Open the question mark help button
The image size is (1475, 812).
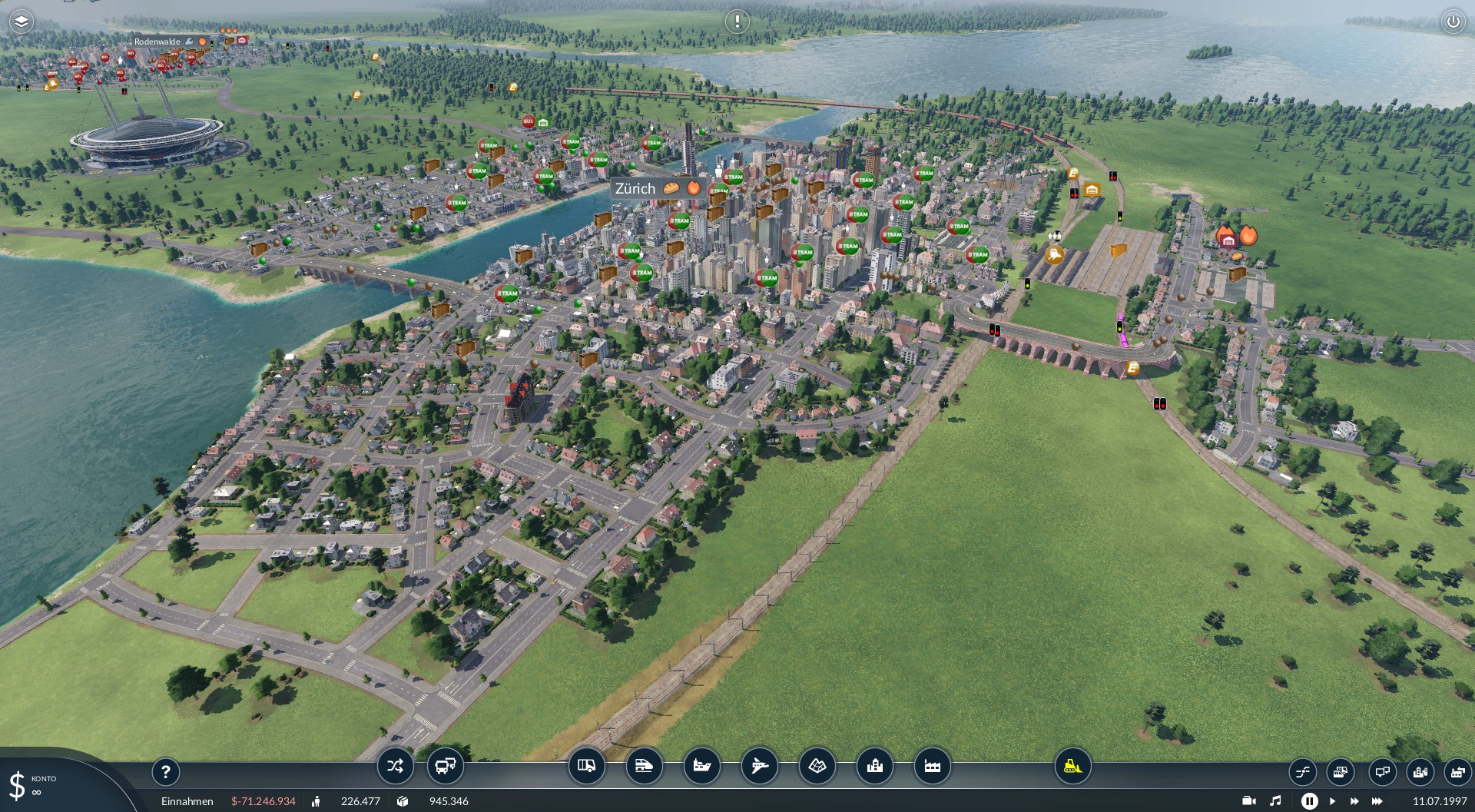point(165,771)
